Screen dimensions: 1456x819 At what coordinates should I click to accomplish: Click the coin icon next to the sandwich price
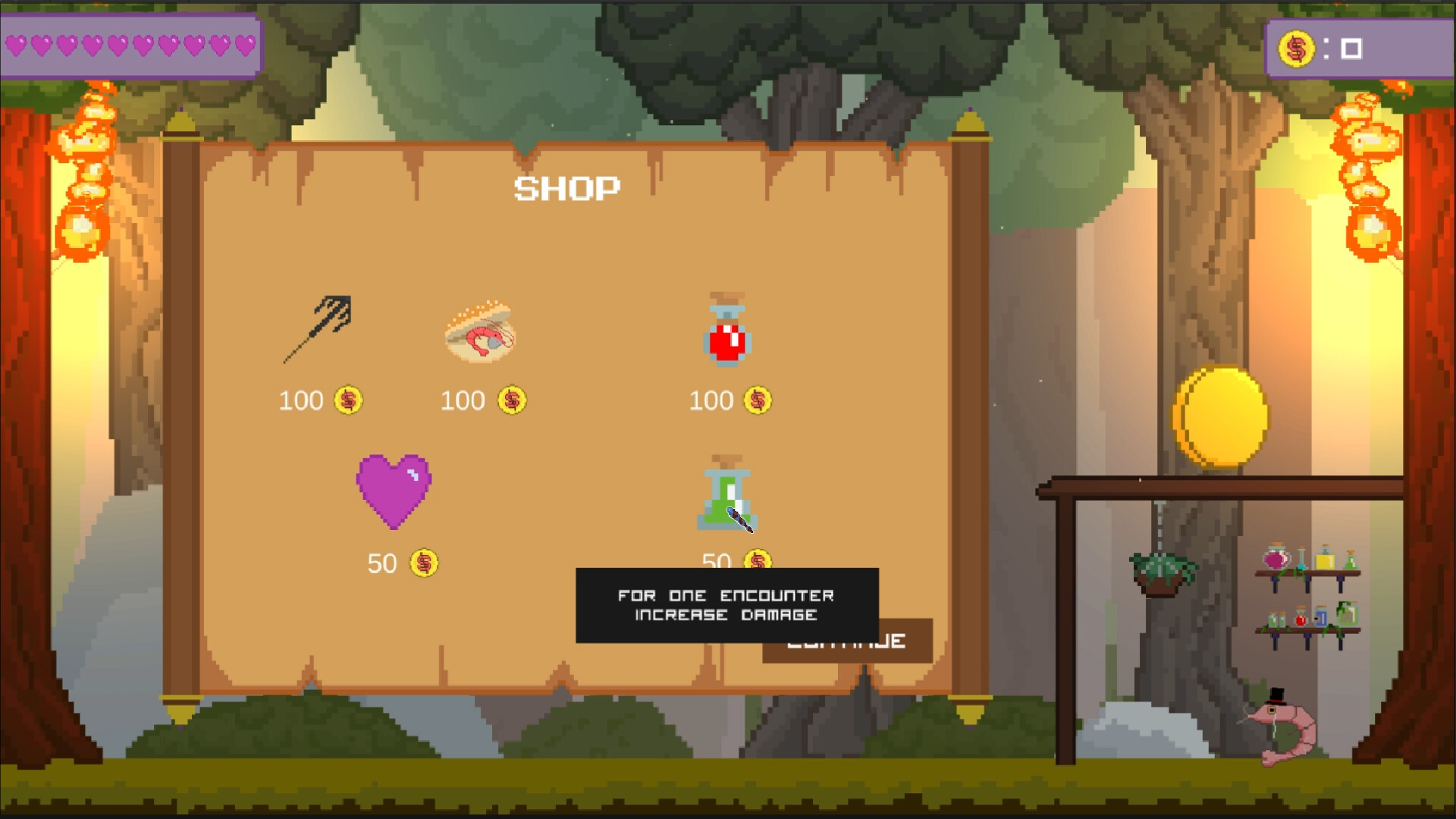(512, 400)
